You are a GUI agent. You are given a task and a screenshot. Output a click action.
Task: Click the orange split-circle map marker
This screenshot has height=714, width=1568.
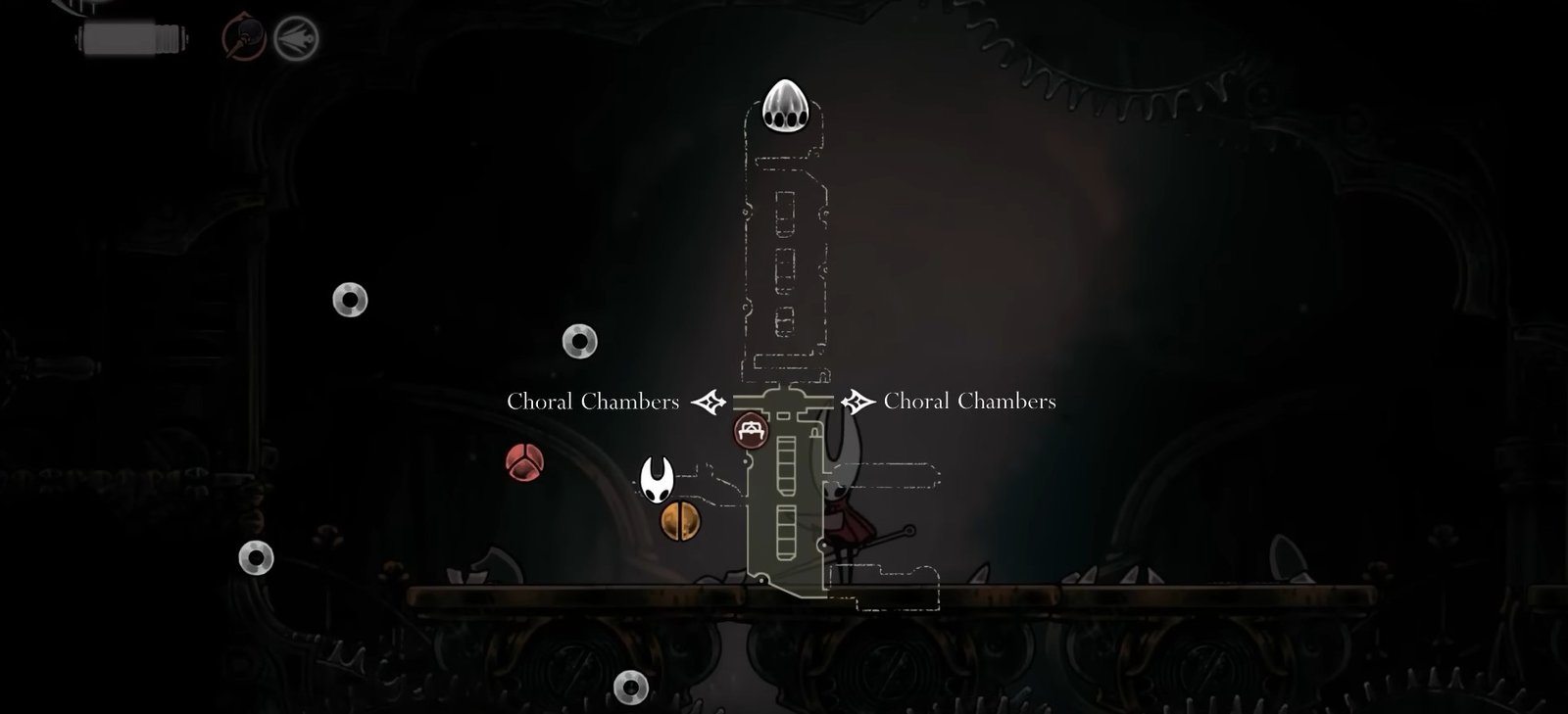(680, 521)
